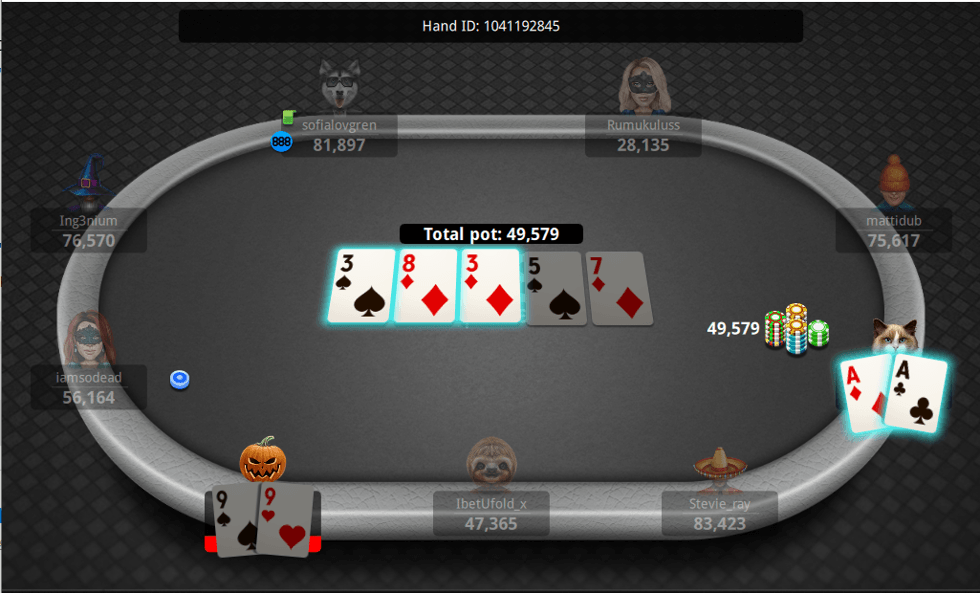Select iamsodead's player seat panel

(88, 388)
